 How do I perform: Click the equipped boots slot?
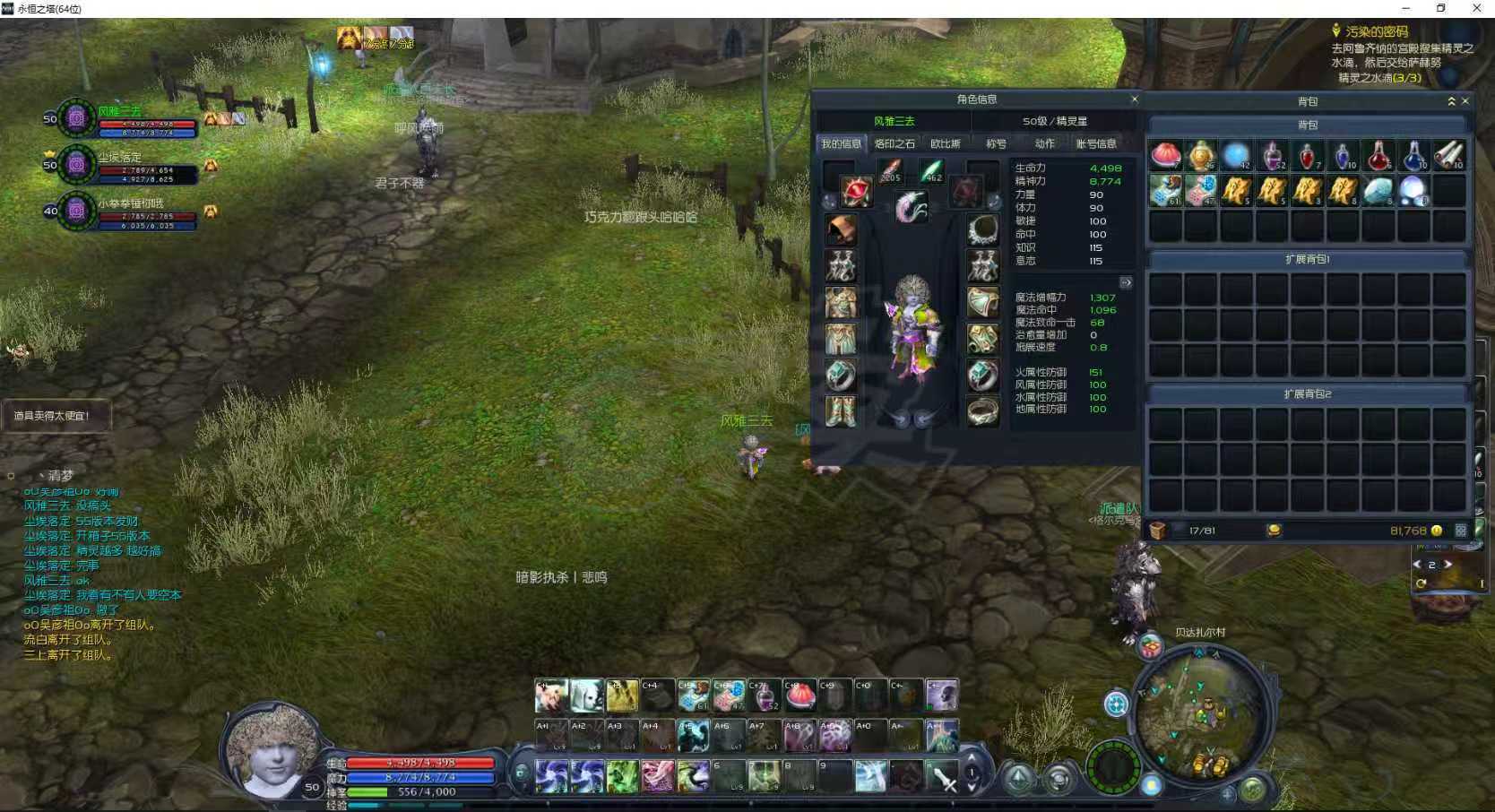[840, 411]
